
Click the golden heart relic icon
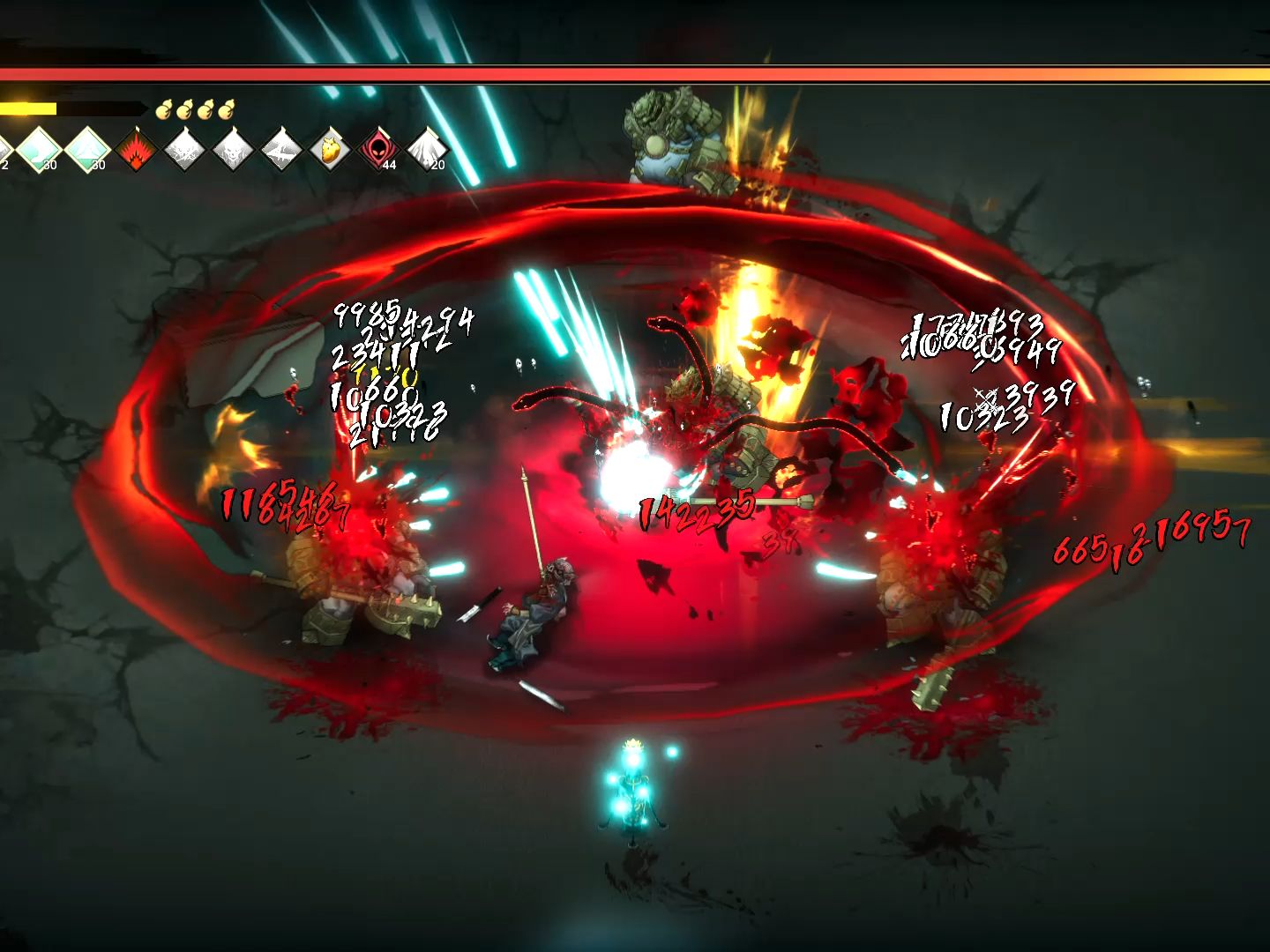point(330,150)
